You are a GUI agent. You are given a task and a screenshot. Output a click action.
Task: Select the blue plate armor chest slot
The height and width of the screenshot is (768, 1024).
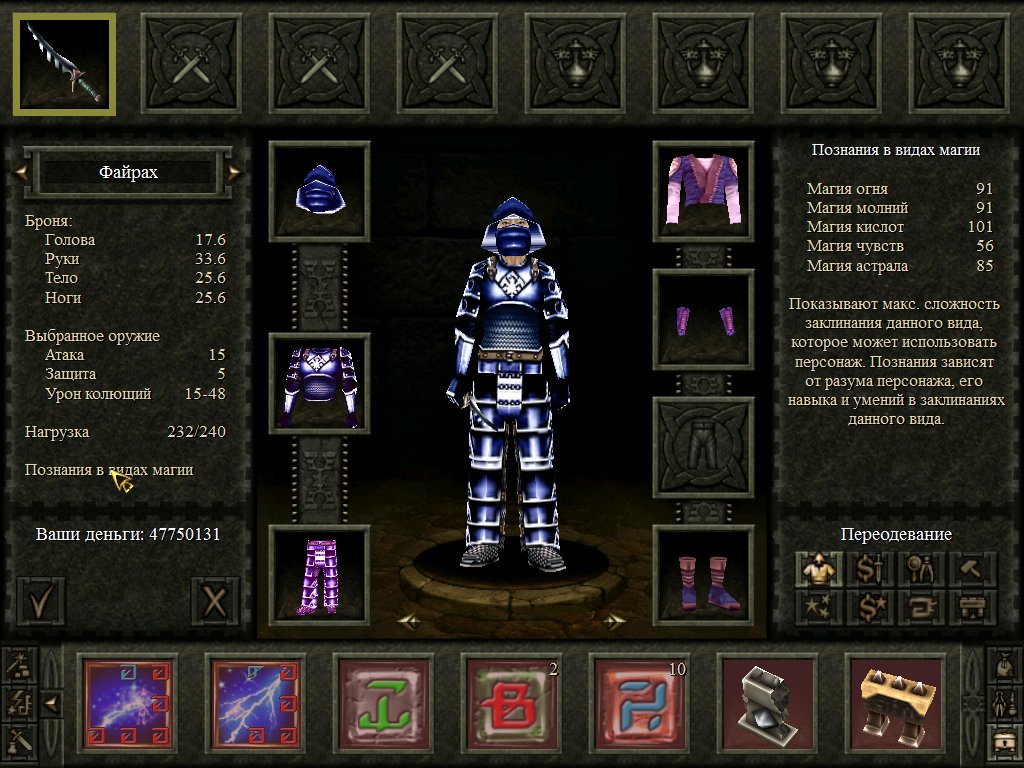coord(319,383)
